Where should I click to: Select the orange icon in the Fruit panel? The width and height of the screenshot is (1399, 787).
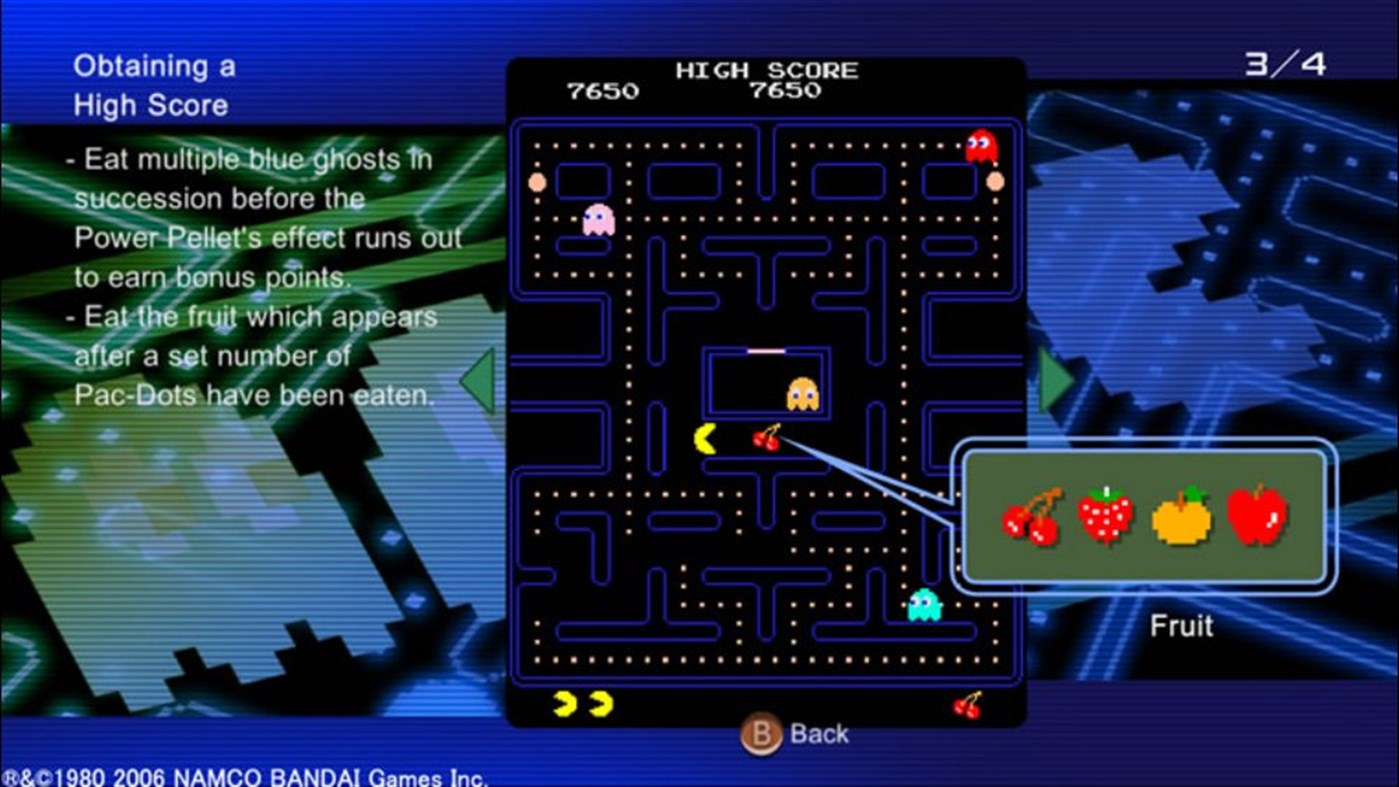1182,522
